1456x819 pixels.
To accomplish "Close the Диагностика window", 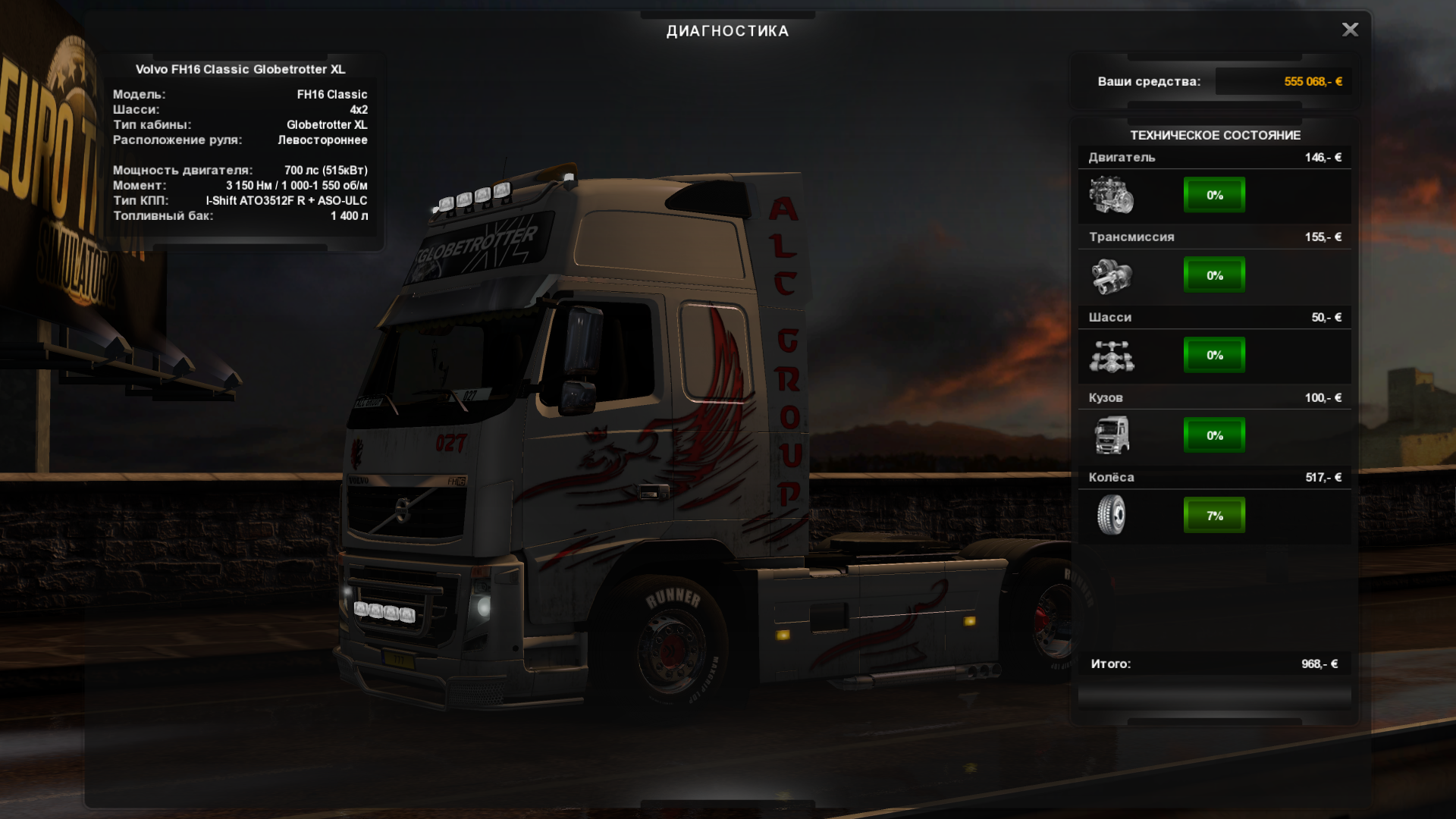I will coord(1350,30).
